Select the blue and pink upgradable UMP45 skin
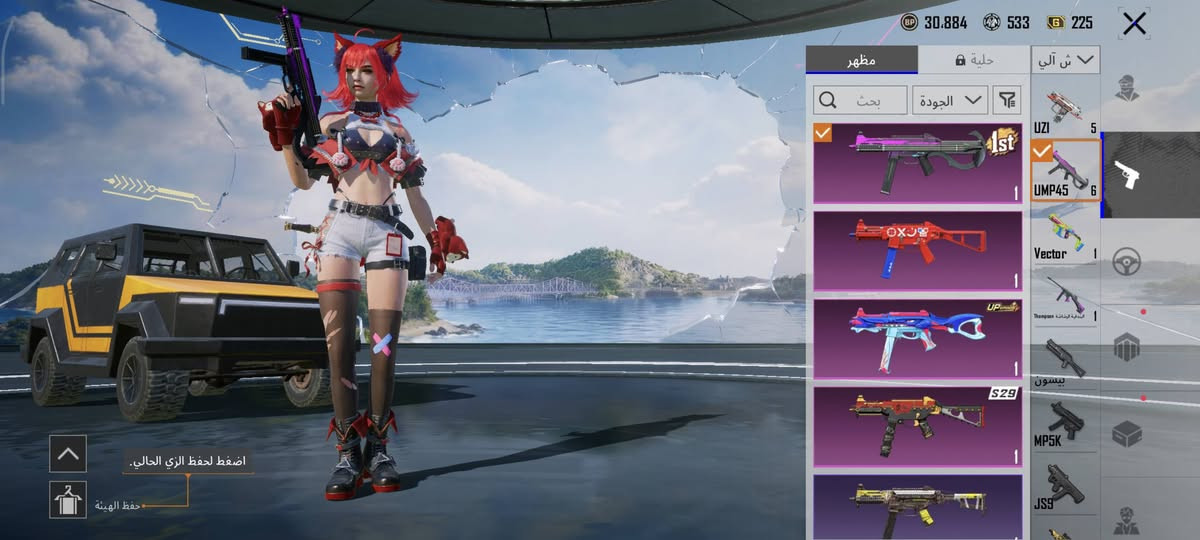Viewport: 1200px width, 540px height. coord(917,337)
